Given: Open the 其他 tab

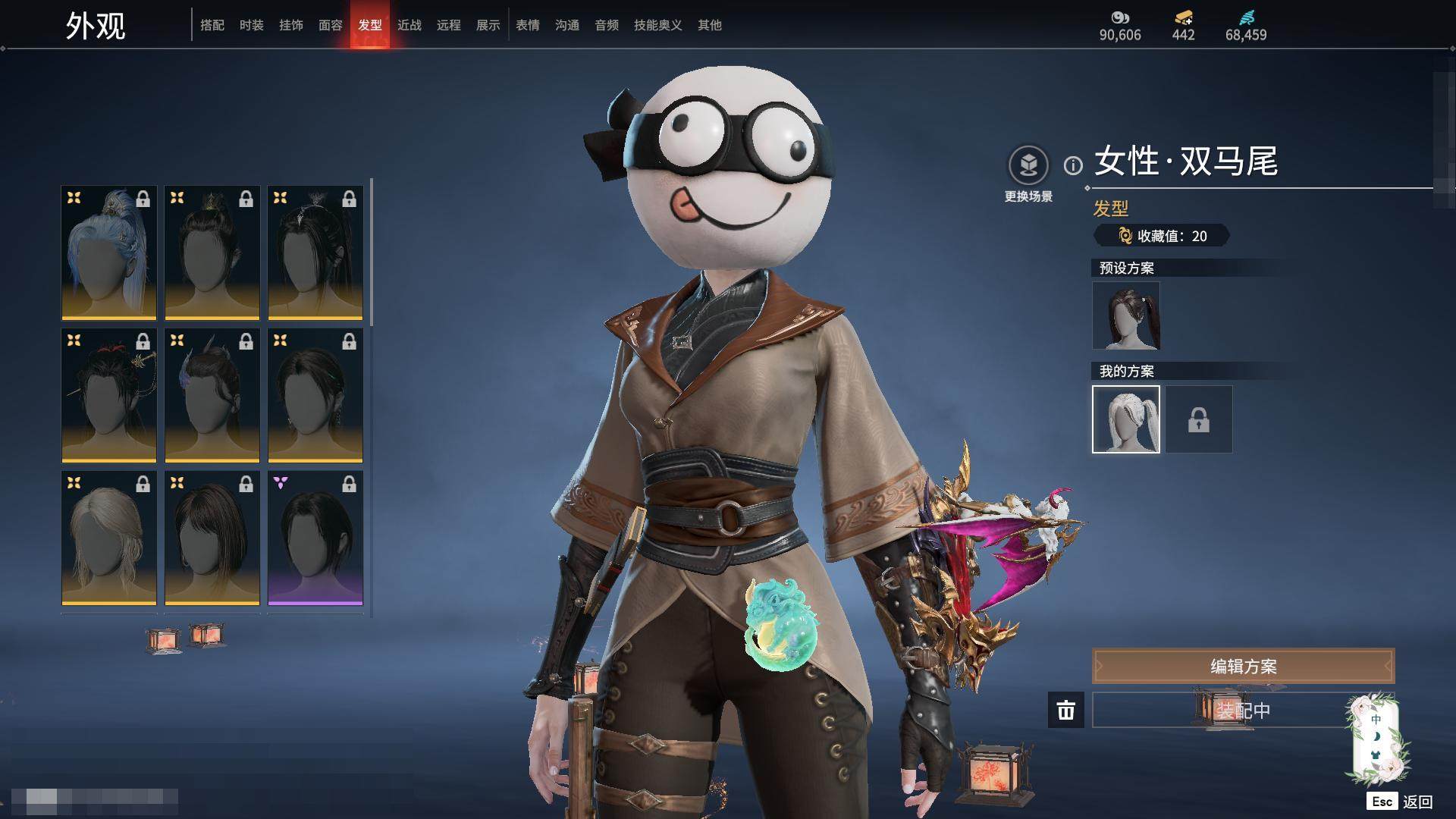Looking at the screenshot, I should (710, 25).
